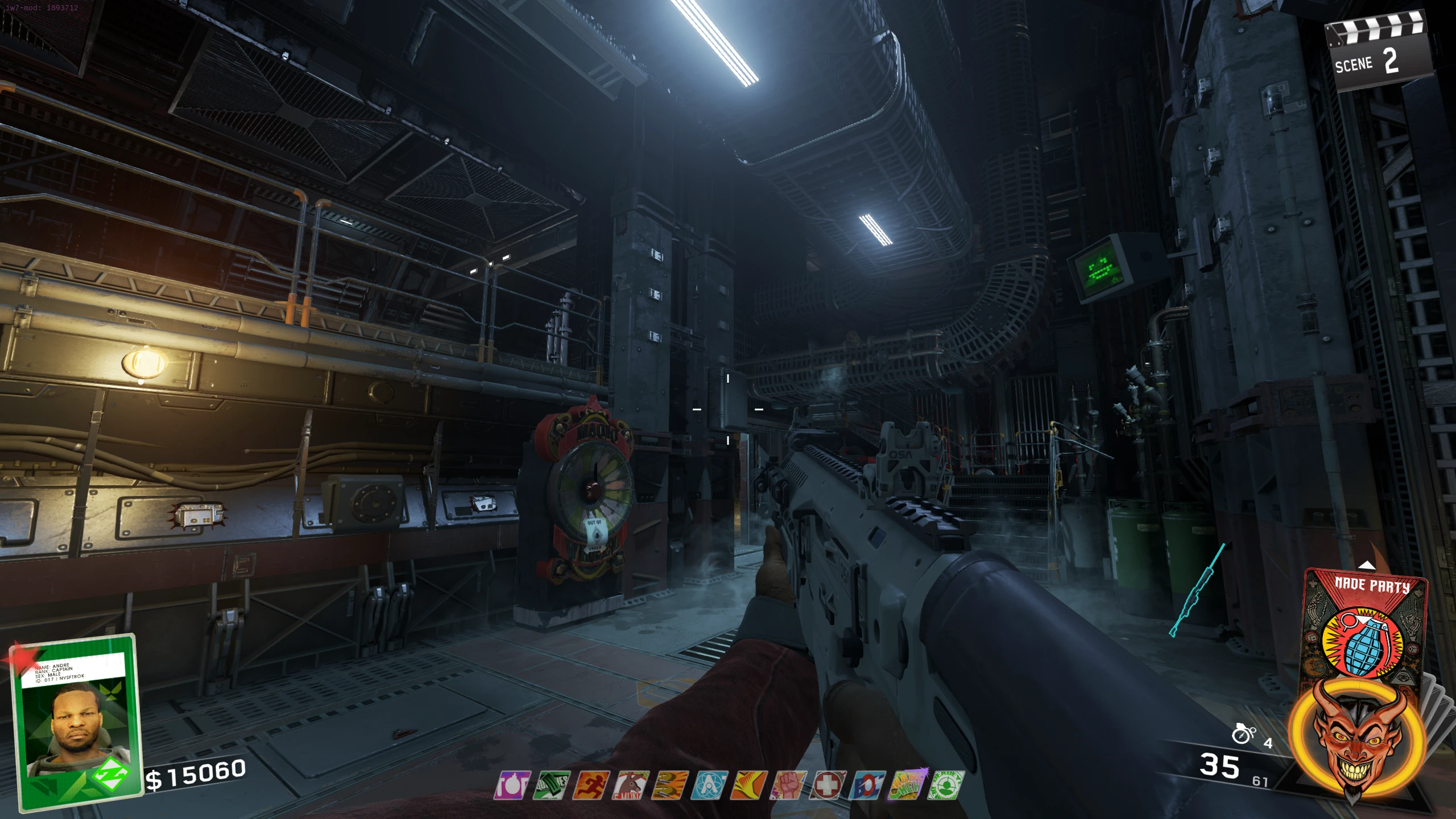The image size is (1456, 819).
Task: Choose the Slappy Taffy fist perk icon
Action: click(788, 785)
